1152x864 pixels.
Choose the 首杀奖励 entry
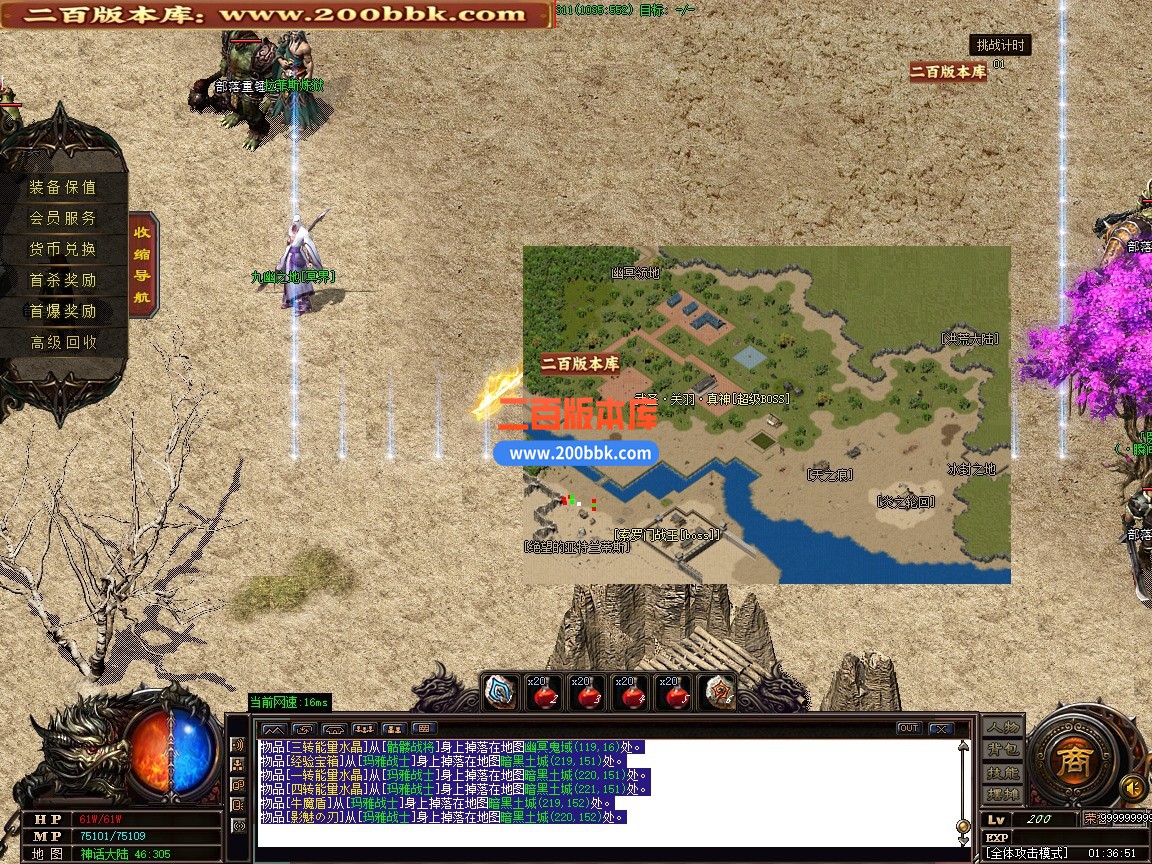[63, 280]
